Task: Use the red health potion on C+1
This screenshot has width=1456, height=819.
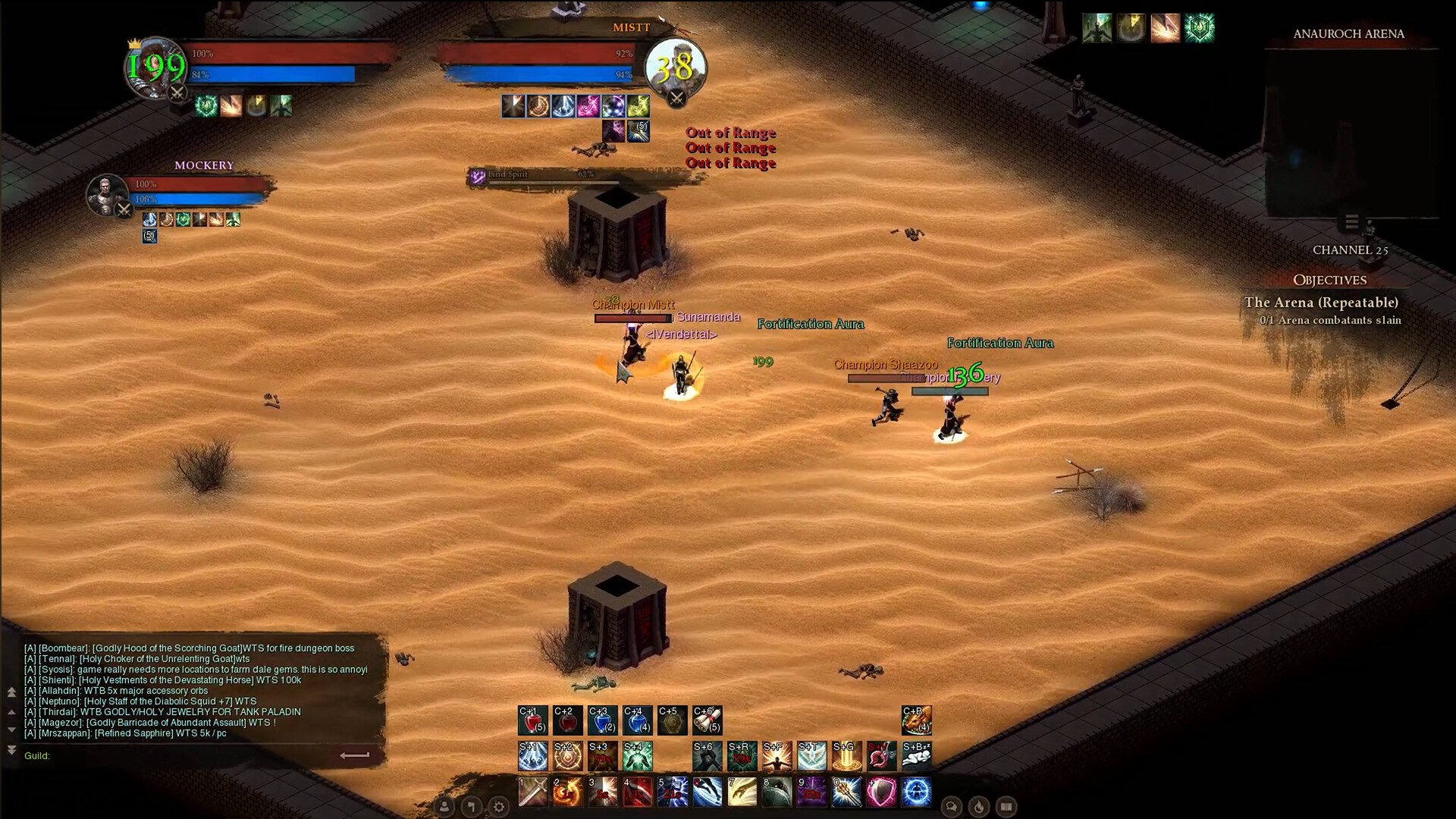Action: click(532, 720)
